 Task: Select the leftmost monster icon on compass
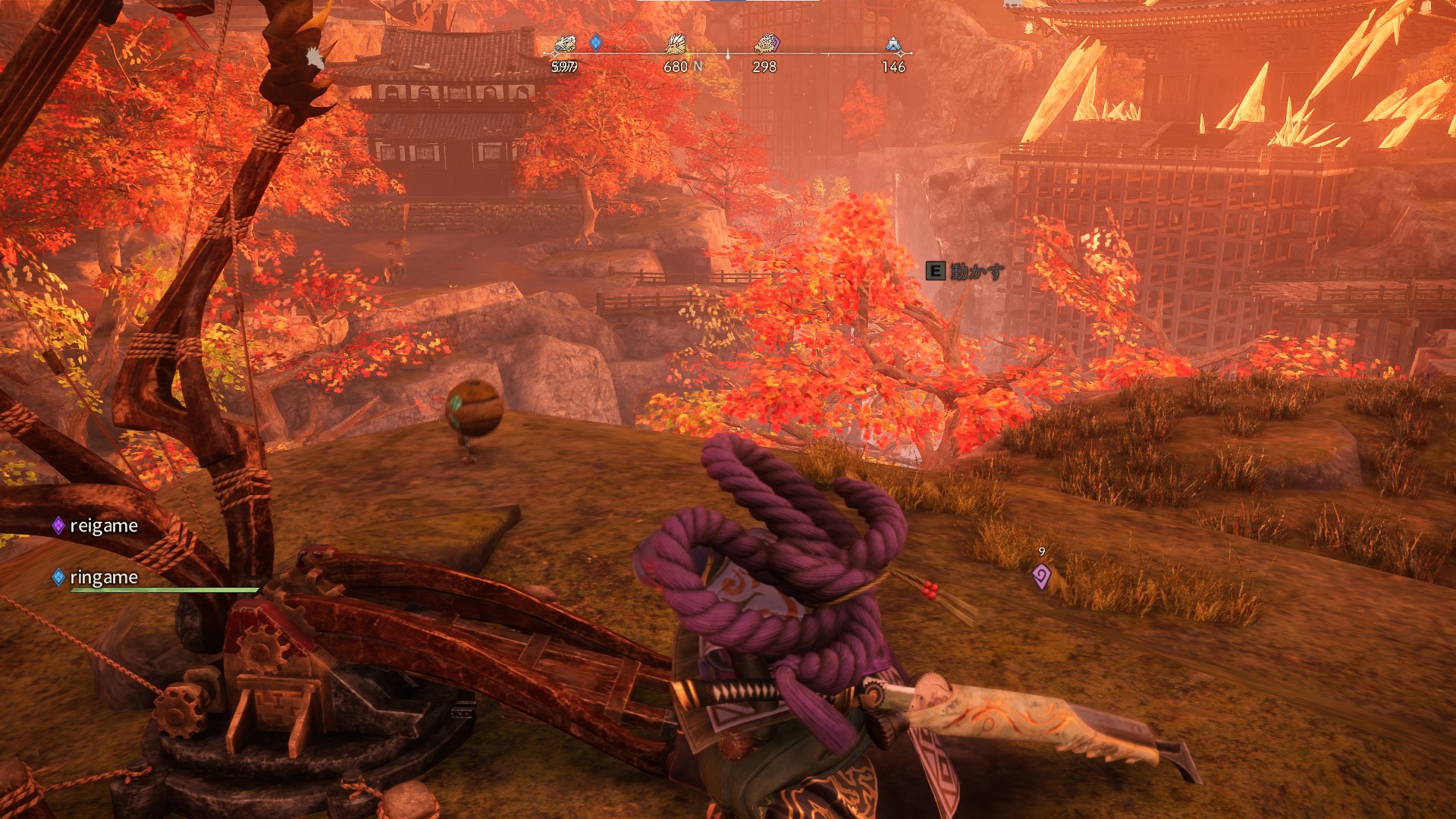pyautogui.click(x=565, y=45)
